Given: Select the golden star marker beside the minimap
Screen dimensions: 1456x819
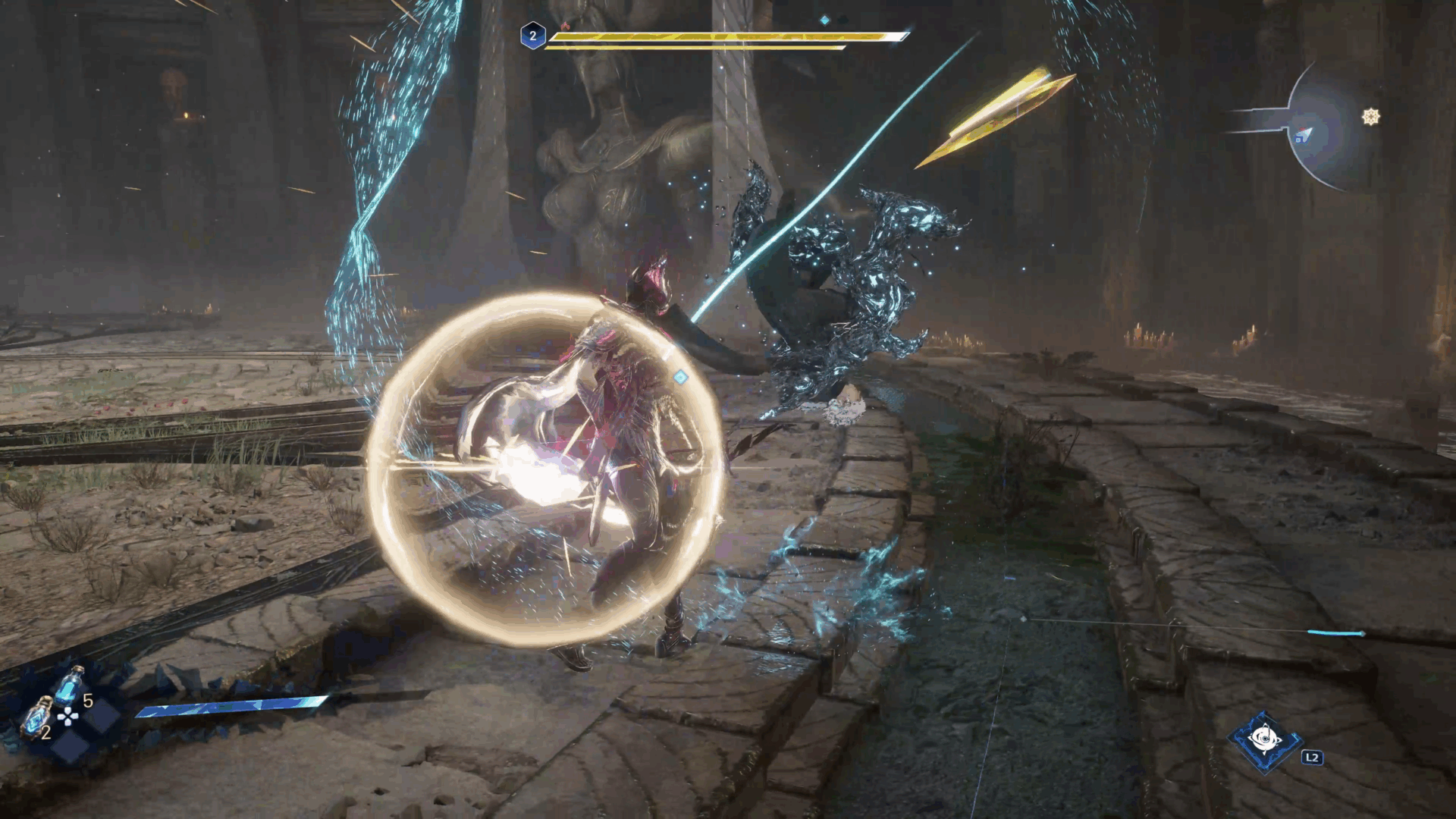Looking at the screenshot, I should [1370, 117].
